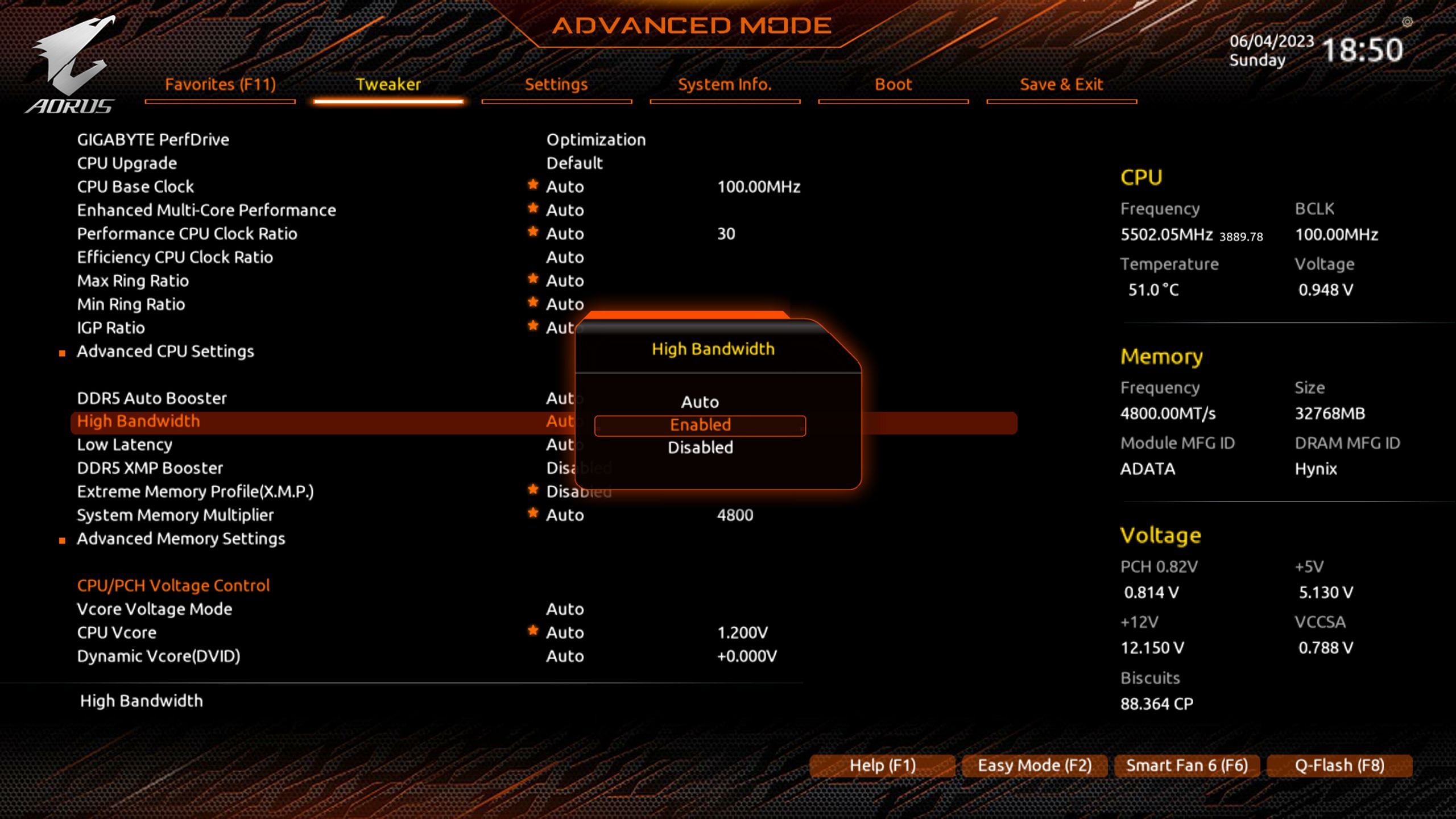Expand Advanced Memory Settings
Screen dimensions: 1456x819
(181, 539)
